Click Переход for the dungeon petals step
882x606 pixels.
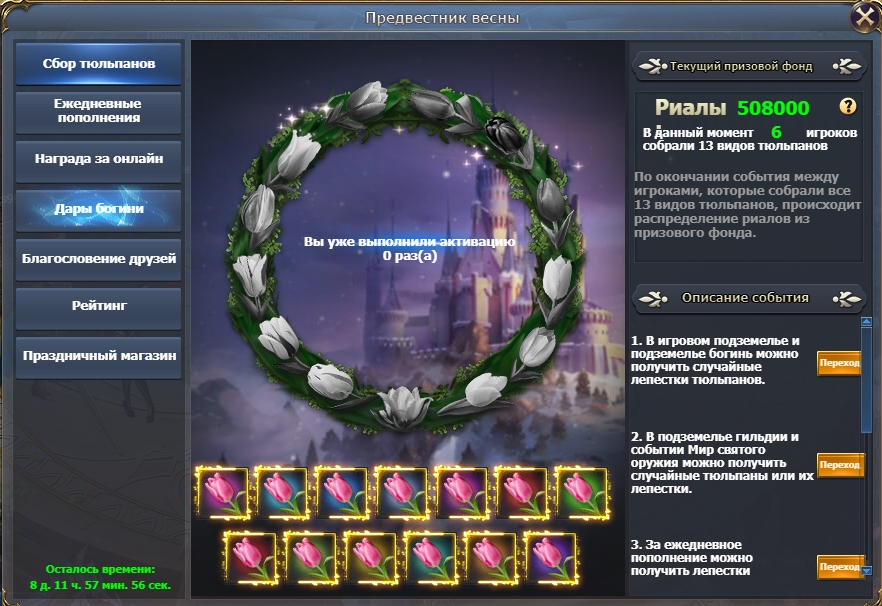click(x=839, y=364)
